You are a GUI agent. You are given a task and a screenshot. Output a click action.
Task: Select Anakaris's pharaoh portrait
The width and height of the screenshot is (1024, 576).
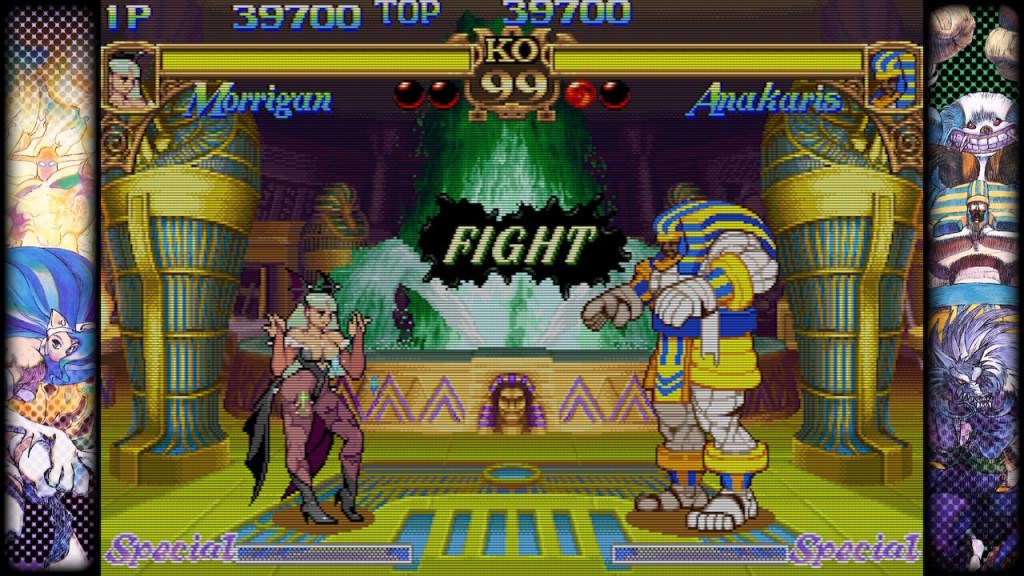point(891,78)
